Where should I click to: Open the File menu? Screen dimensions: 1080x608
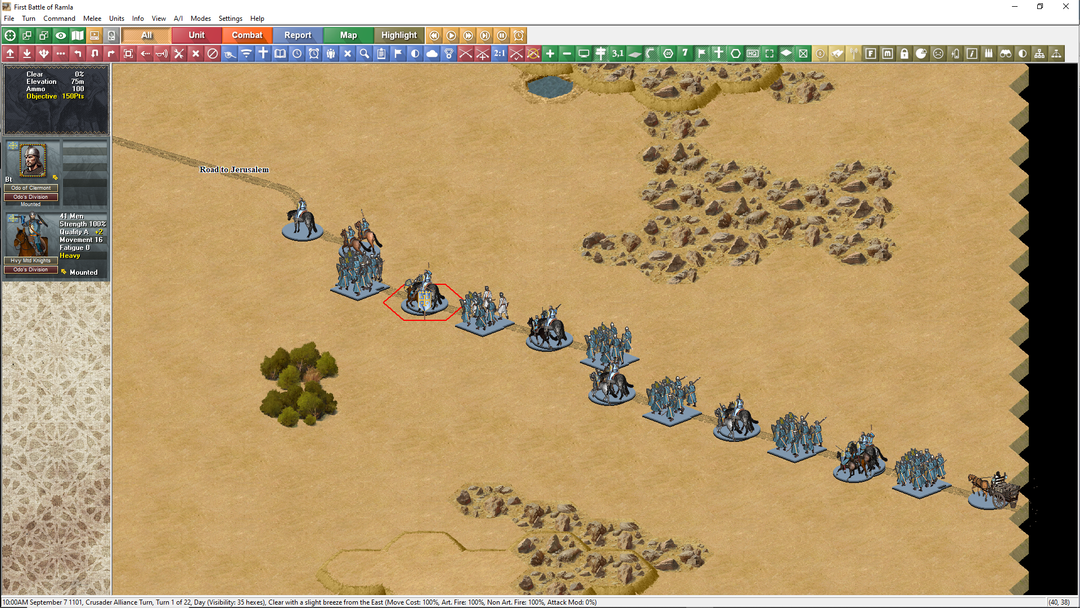pyautogui.click(x=9, y=19)
